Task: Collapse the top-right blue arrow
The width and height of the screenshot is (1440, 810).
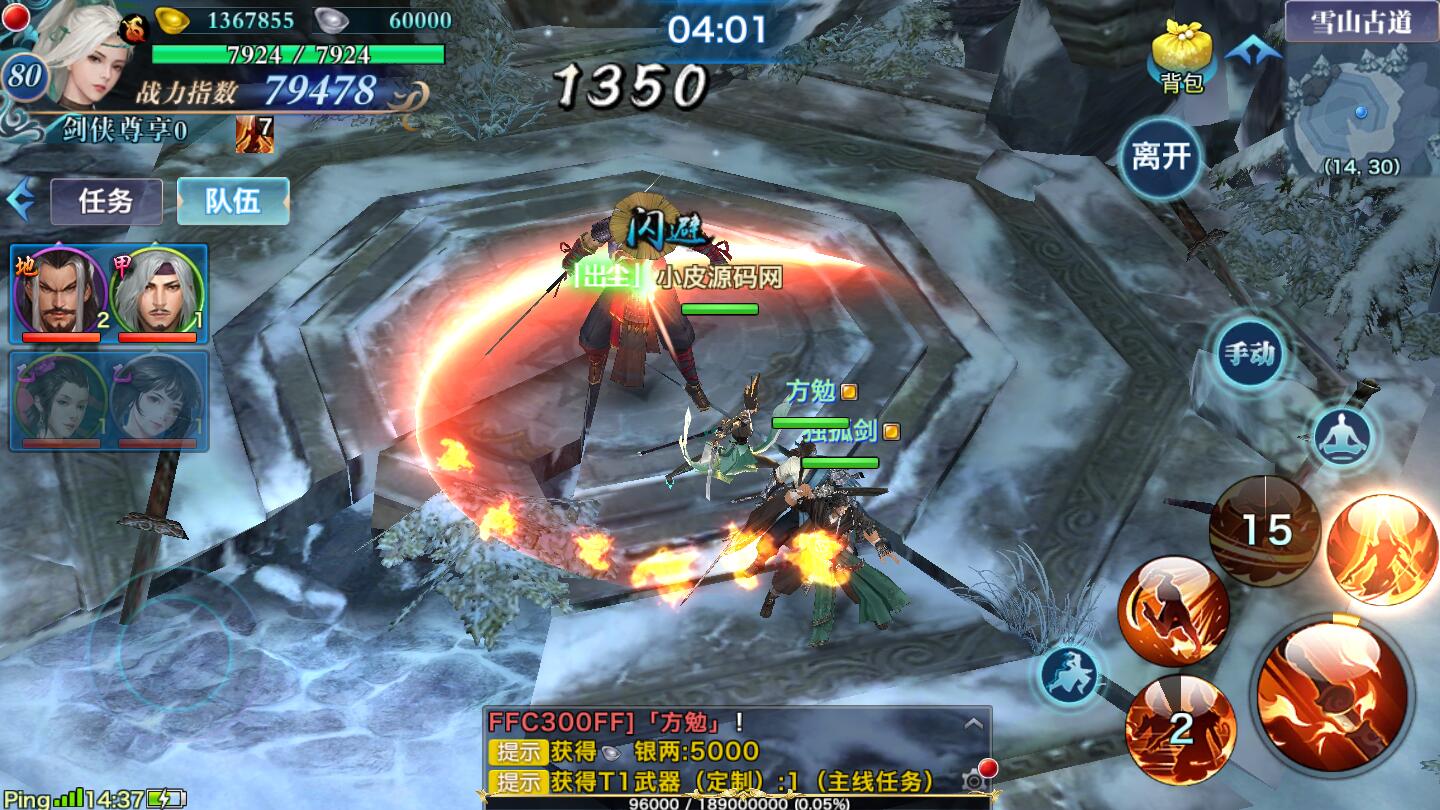Action: 1253,49
